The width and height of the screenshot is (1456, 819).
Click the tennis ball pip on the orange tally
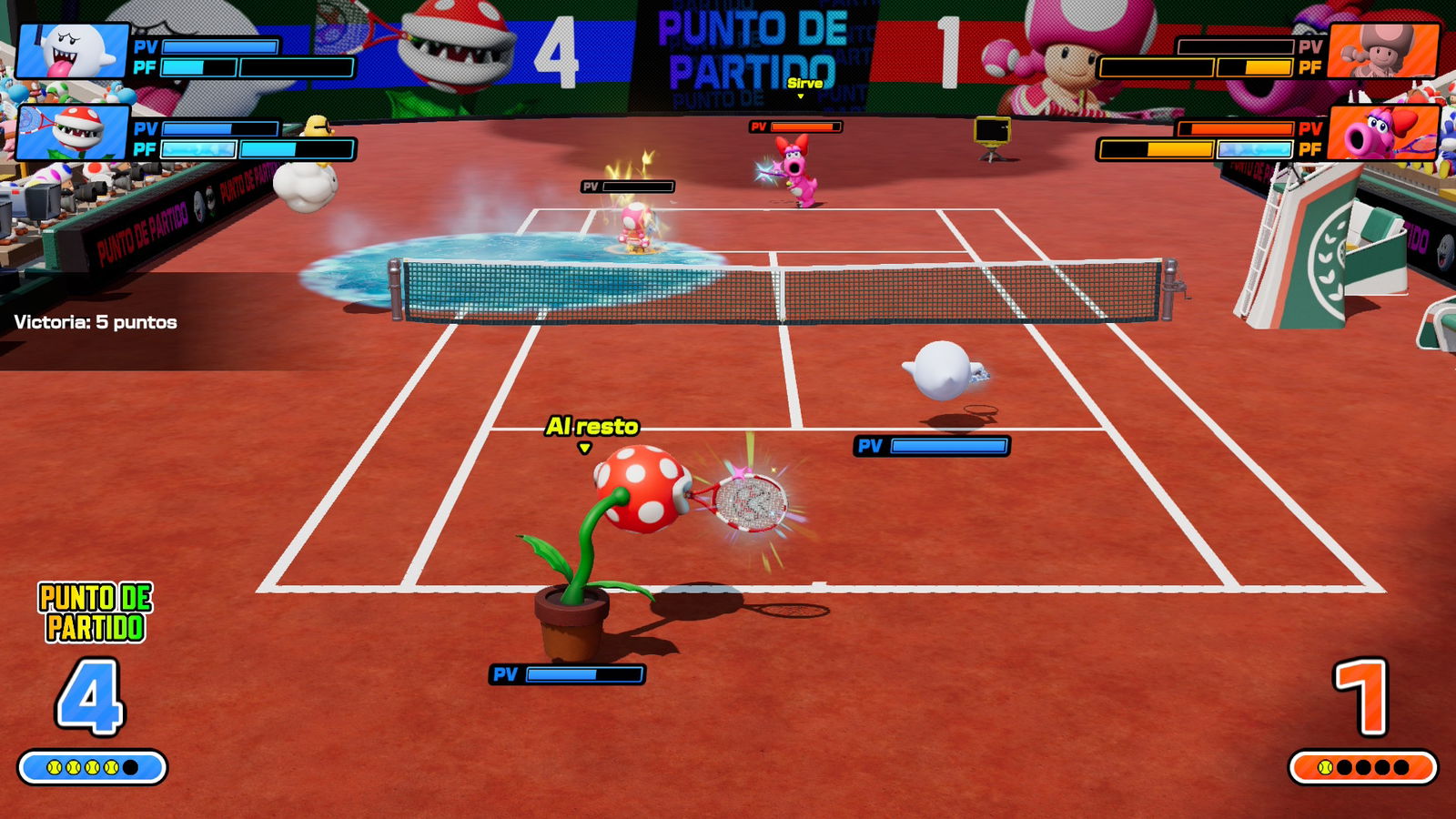[1327, 767]
